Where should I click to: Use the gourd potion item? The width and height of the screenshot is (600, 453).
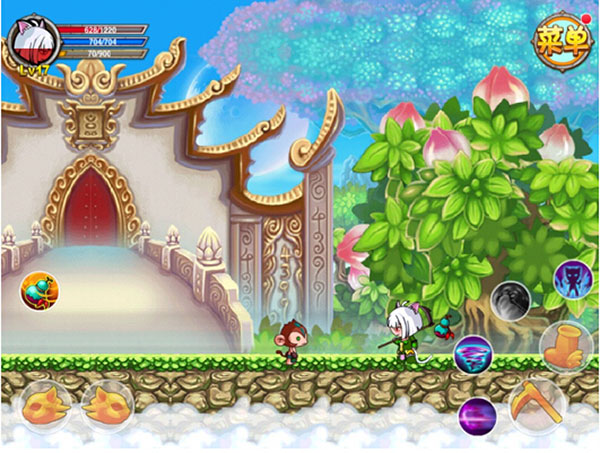pos(40,291)
